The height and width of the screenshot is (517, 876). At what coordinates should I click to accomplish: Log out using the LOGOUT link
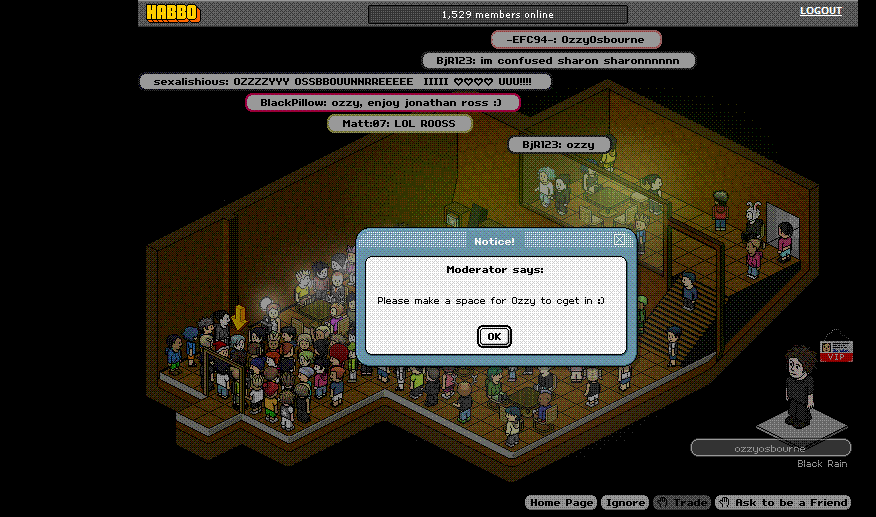[x=821, y=11]
